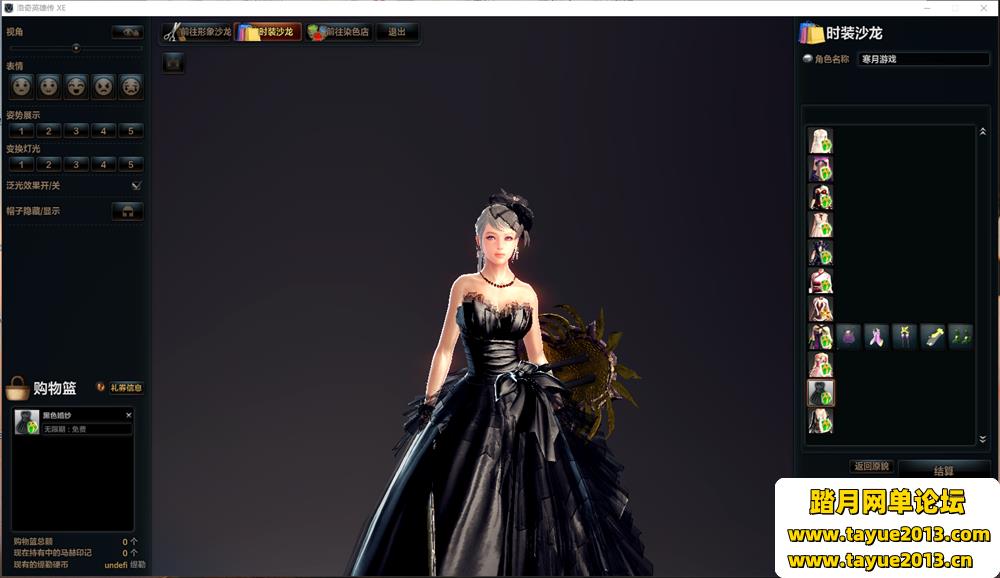Switch to lighting preset 5 under 变换灯光

click(x=130, y=164)
